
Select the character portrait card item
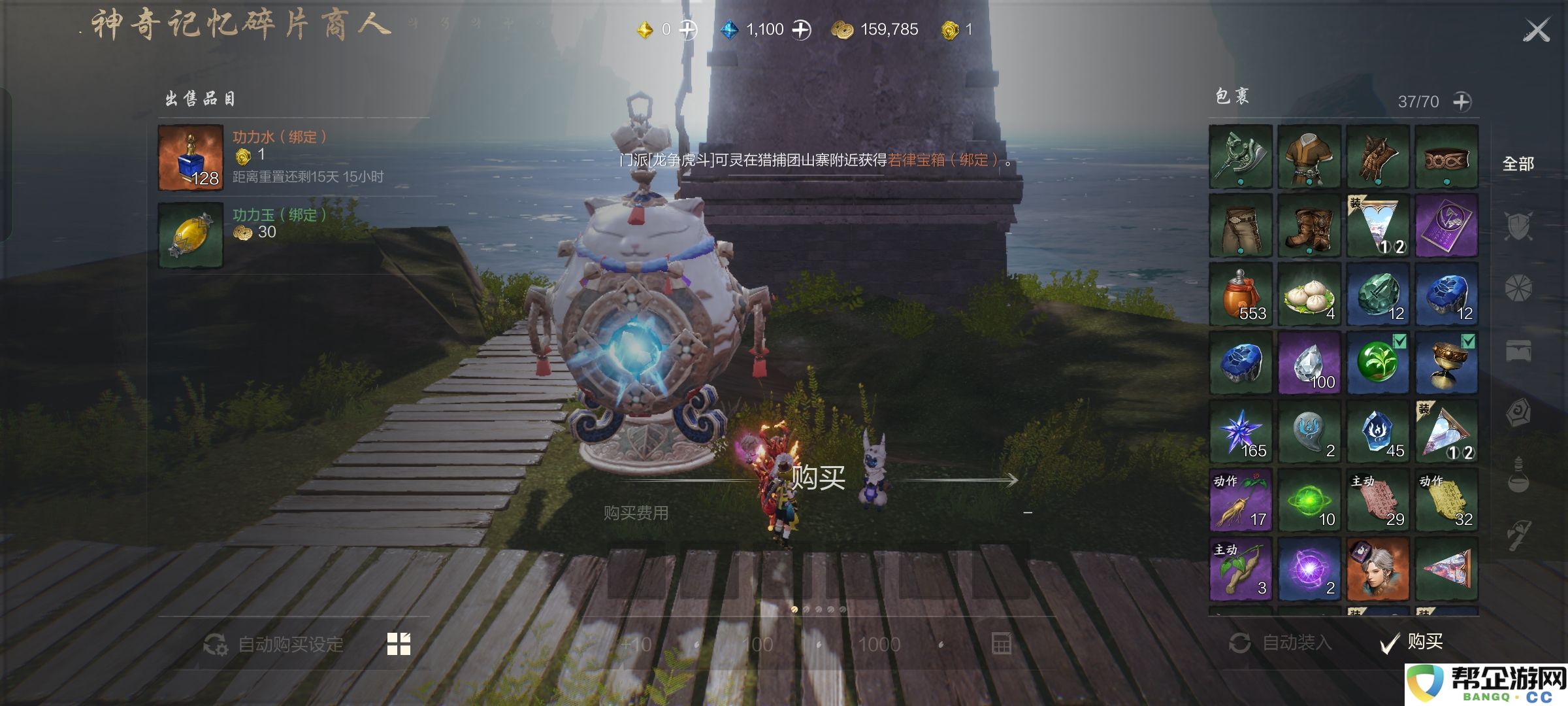point(1377,569)
